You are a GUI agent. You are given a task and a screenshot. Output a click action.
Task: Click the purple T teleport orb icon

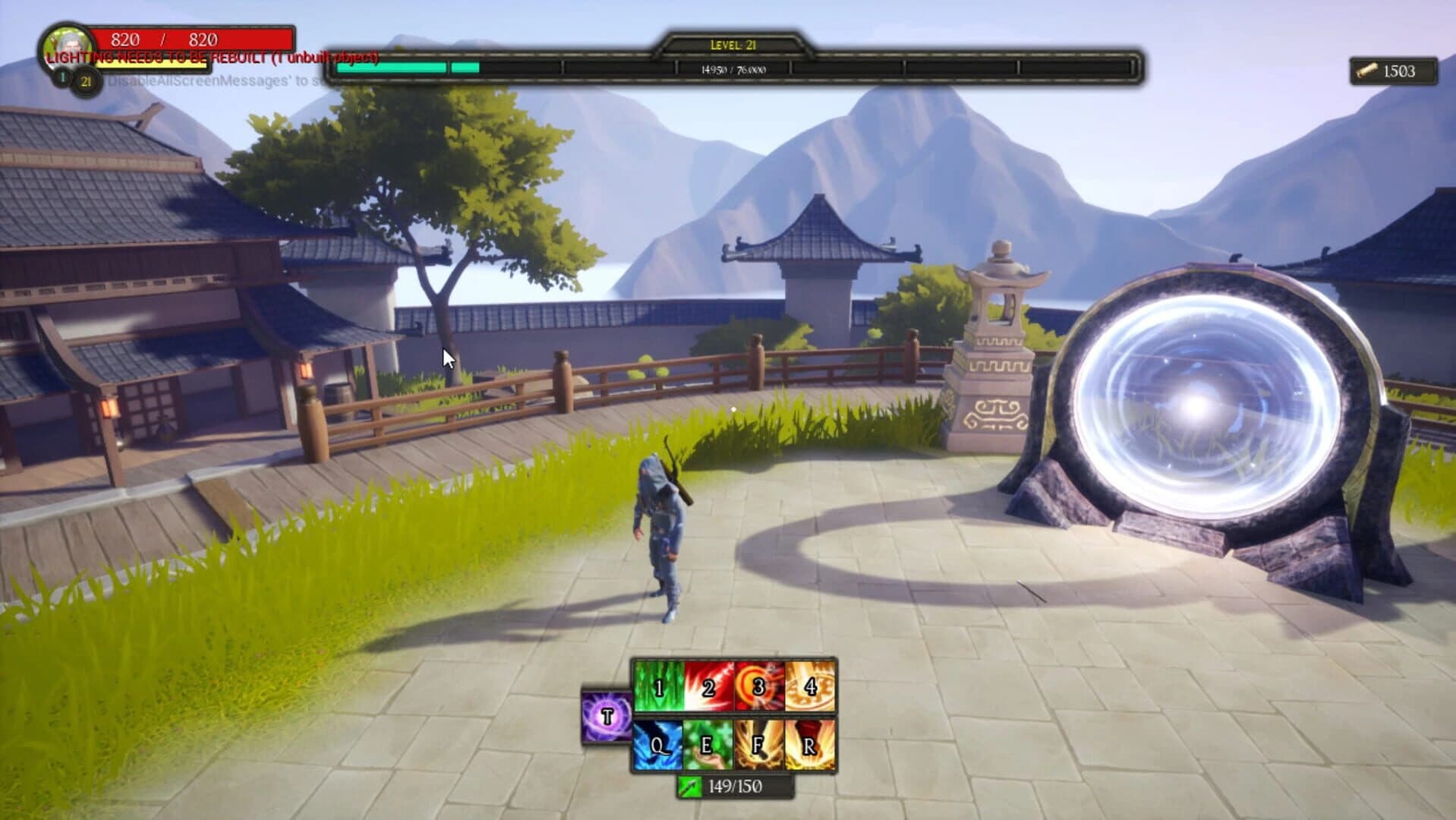[x=606, y=716]
